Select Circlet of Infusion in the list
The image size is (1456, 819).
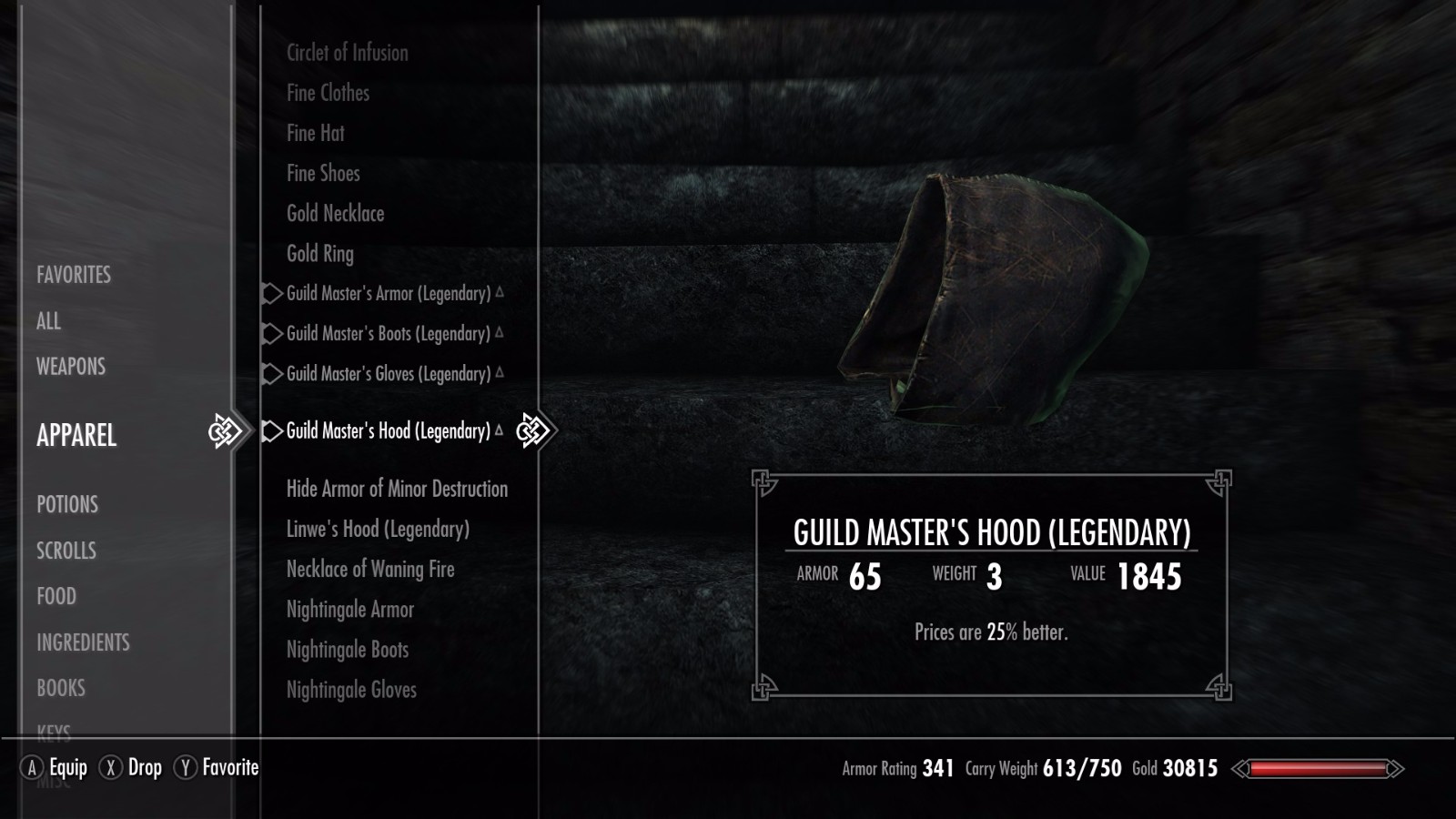347,53
